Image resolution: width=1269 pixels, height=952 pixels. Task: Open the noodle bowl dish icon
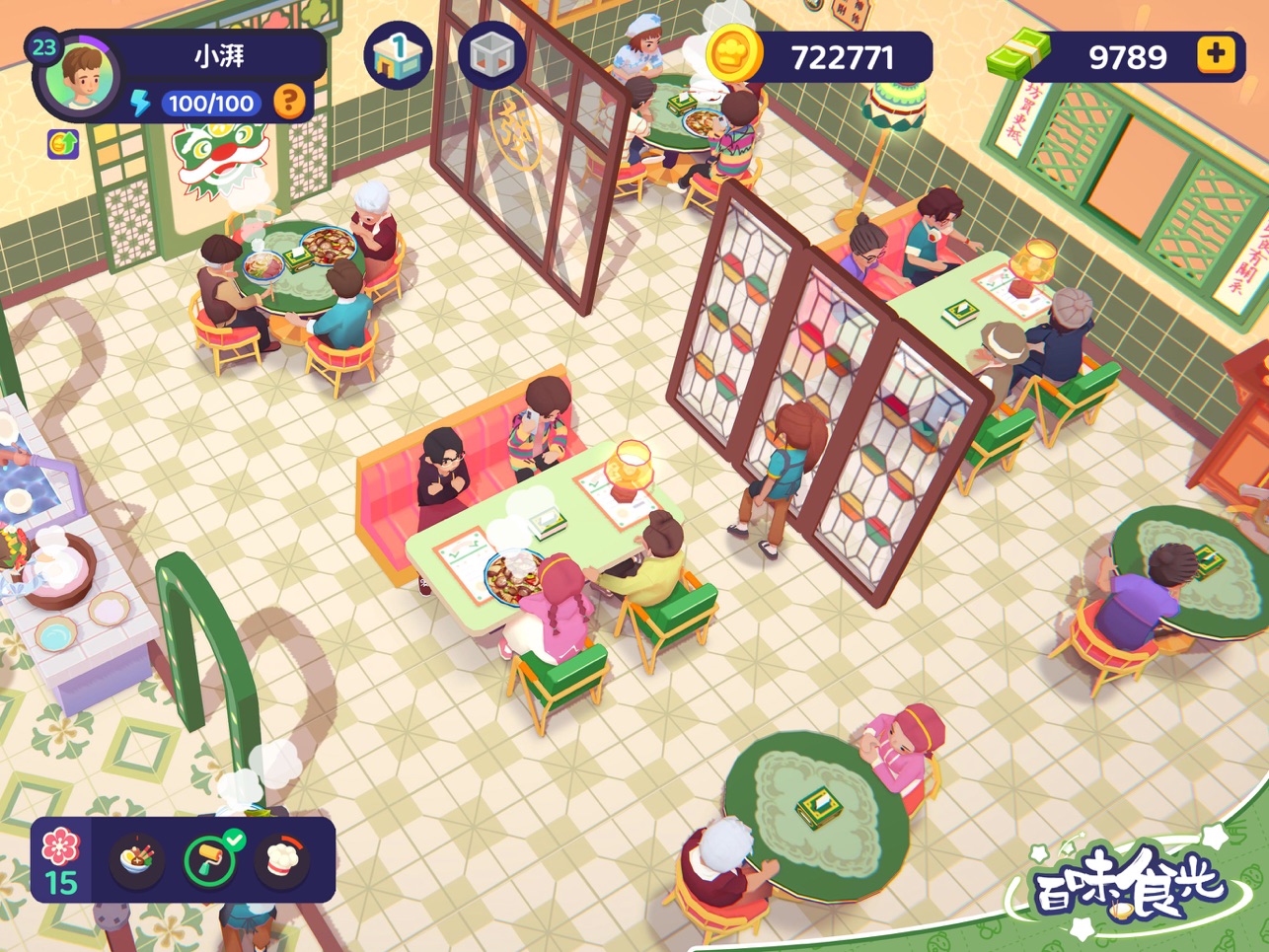click(136, 859)
